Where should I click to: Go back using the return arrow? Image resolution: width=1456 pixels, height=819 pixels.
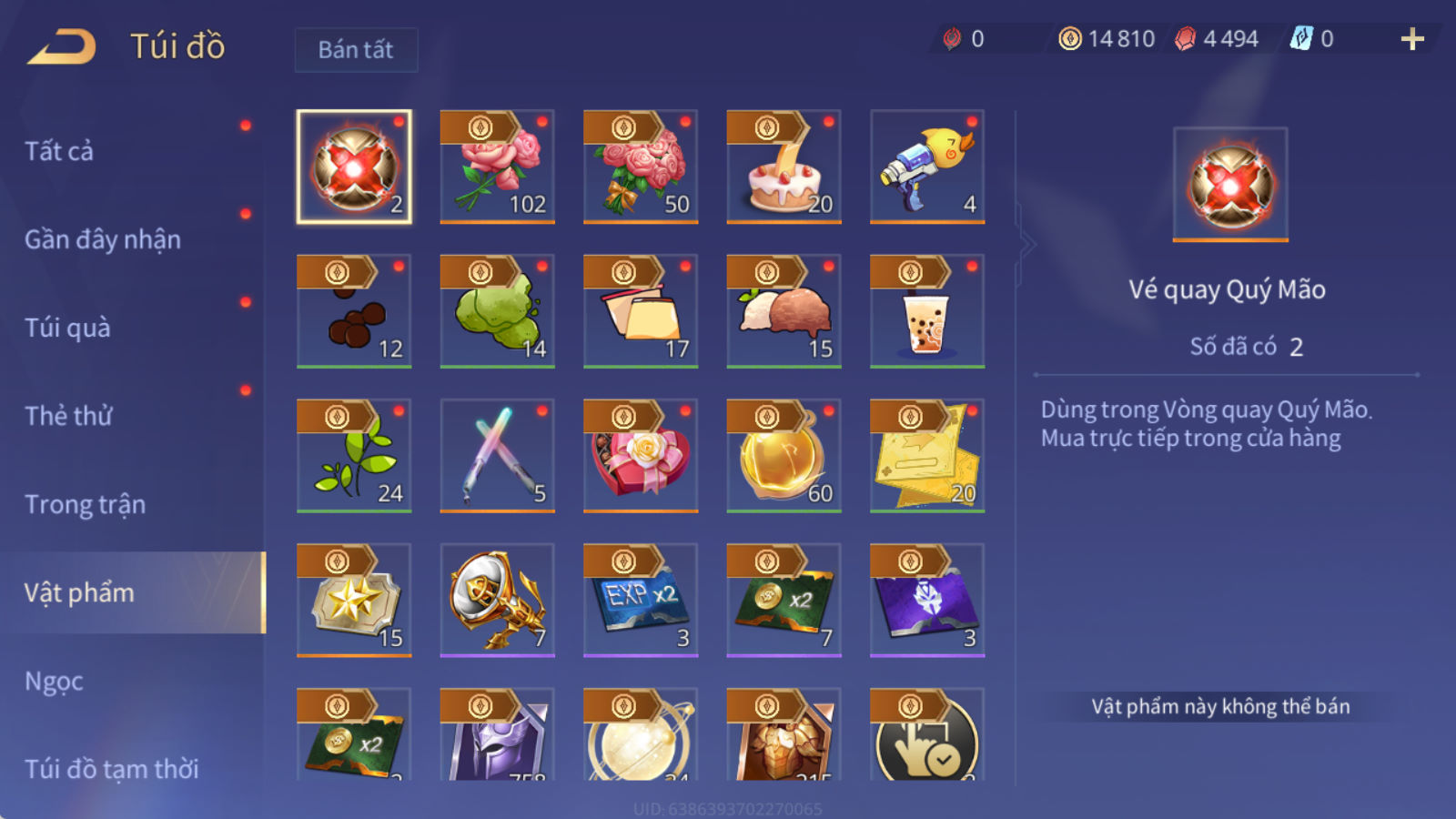click(x=62, y=46)
